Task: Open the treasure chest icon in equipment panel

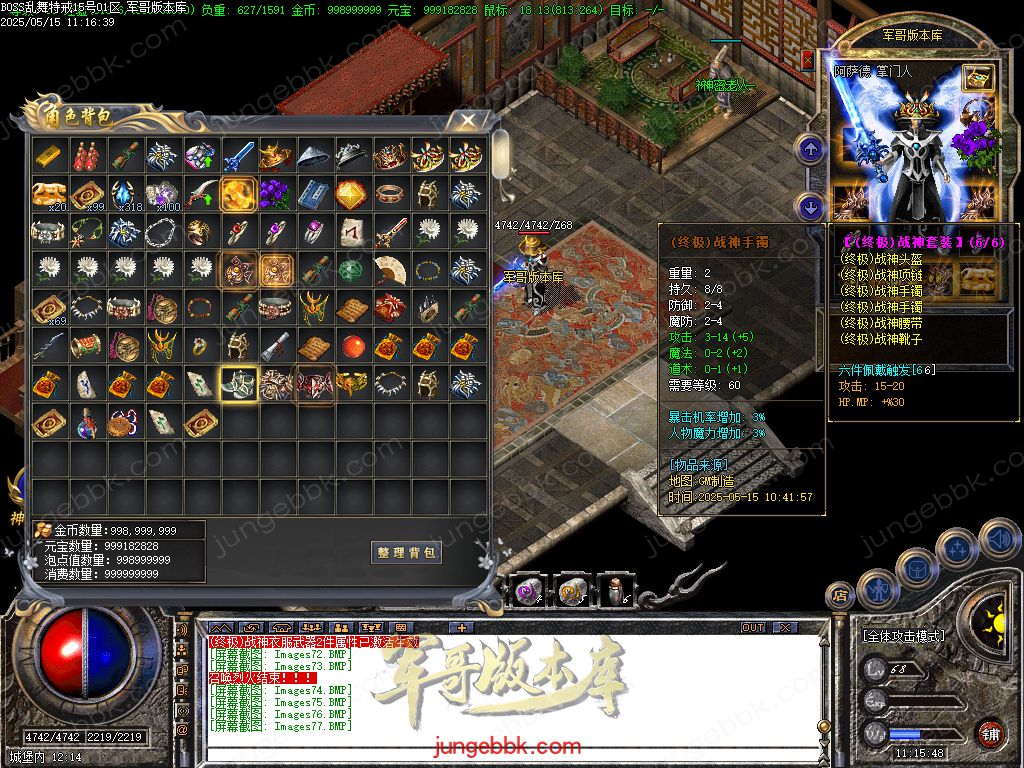Action: (977, 77)
